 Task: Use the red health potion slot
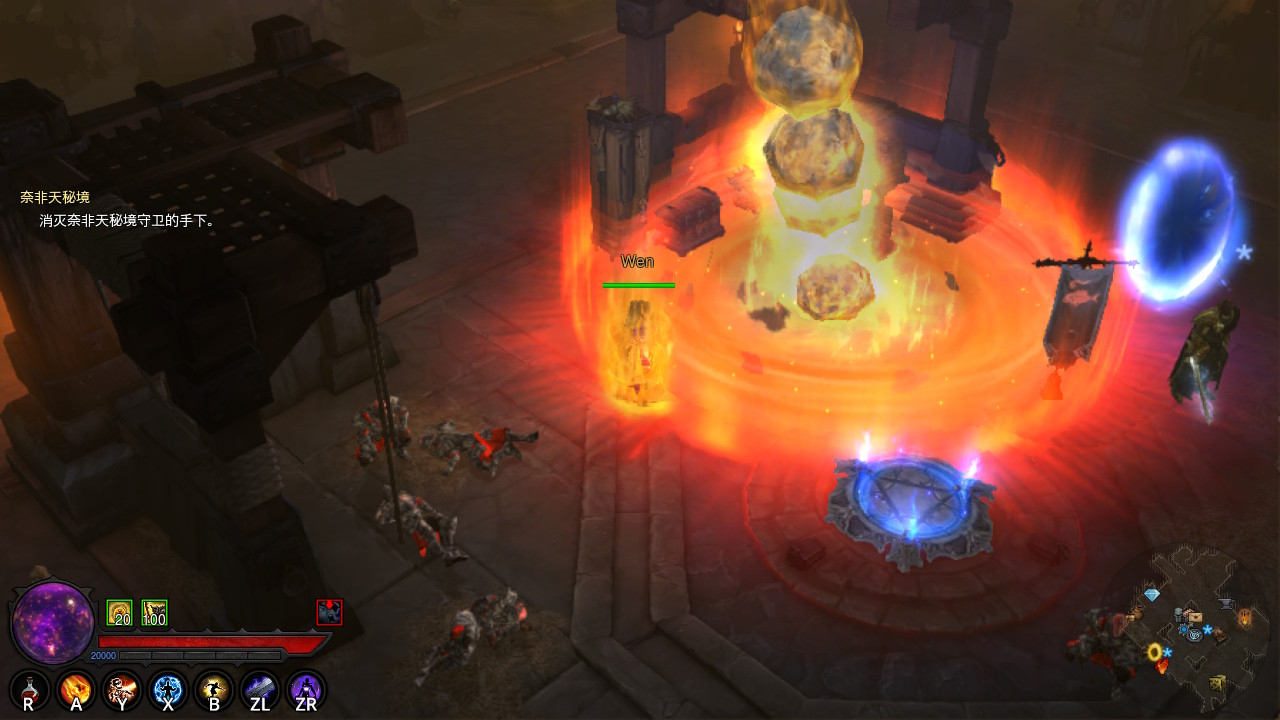click(x=29, y=690)
